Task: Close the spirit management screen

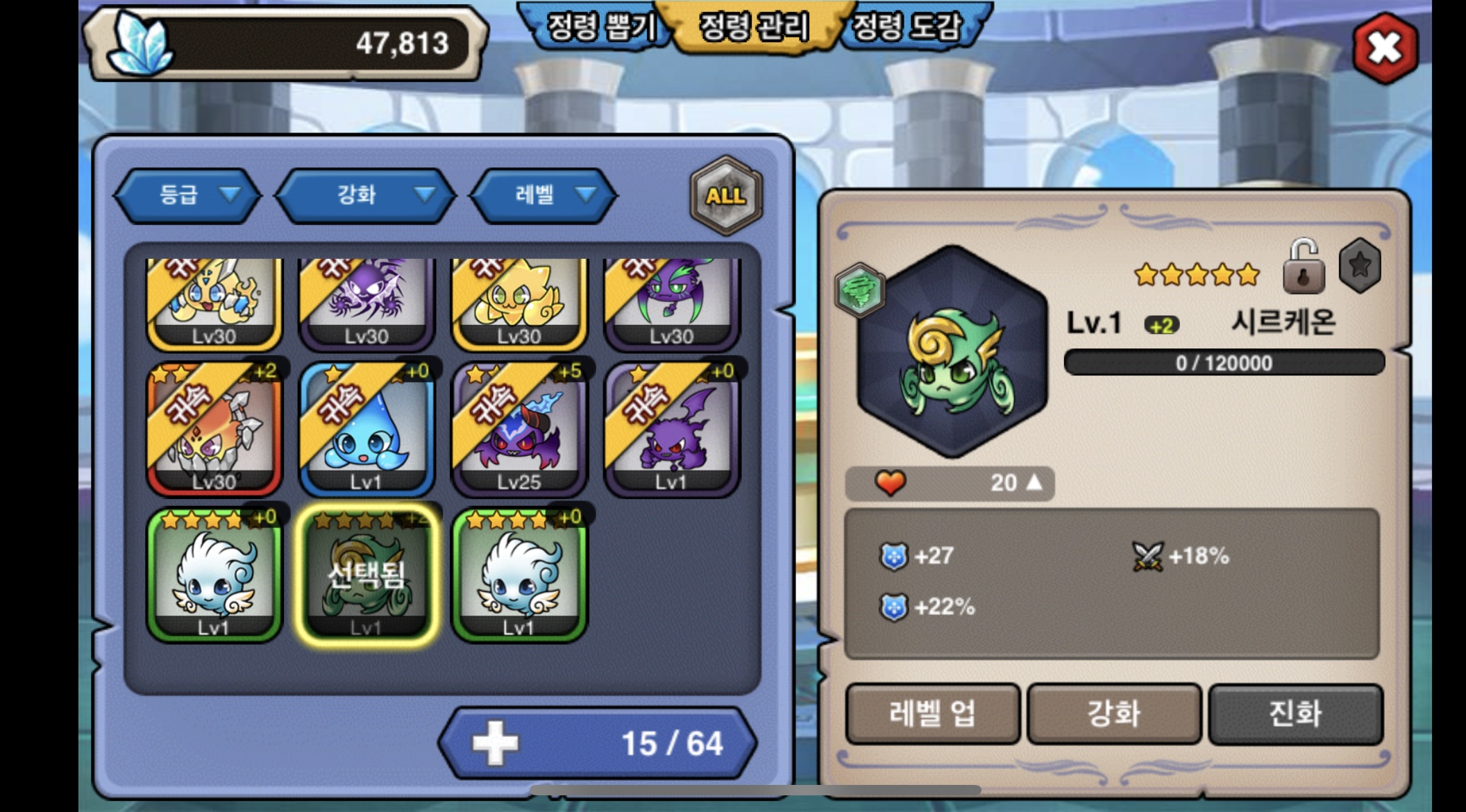Action: pyautogui.click(x=1385, y=48)
